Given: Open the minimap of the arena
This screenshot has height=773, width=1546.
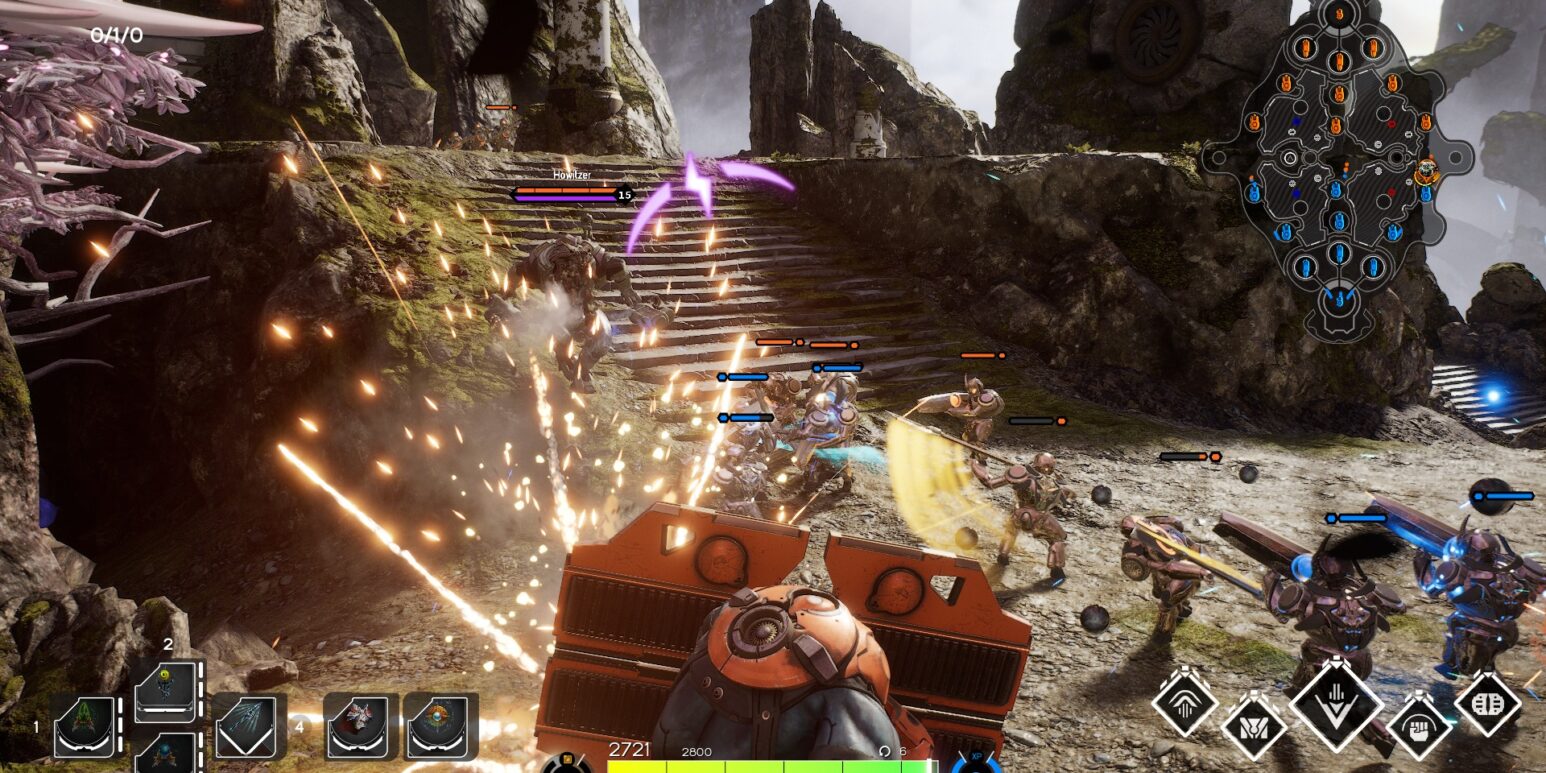Looking at the screenshot, I should point(1337,170).
